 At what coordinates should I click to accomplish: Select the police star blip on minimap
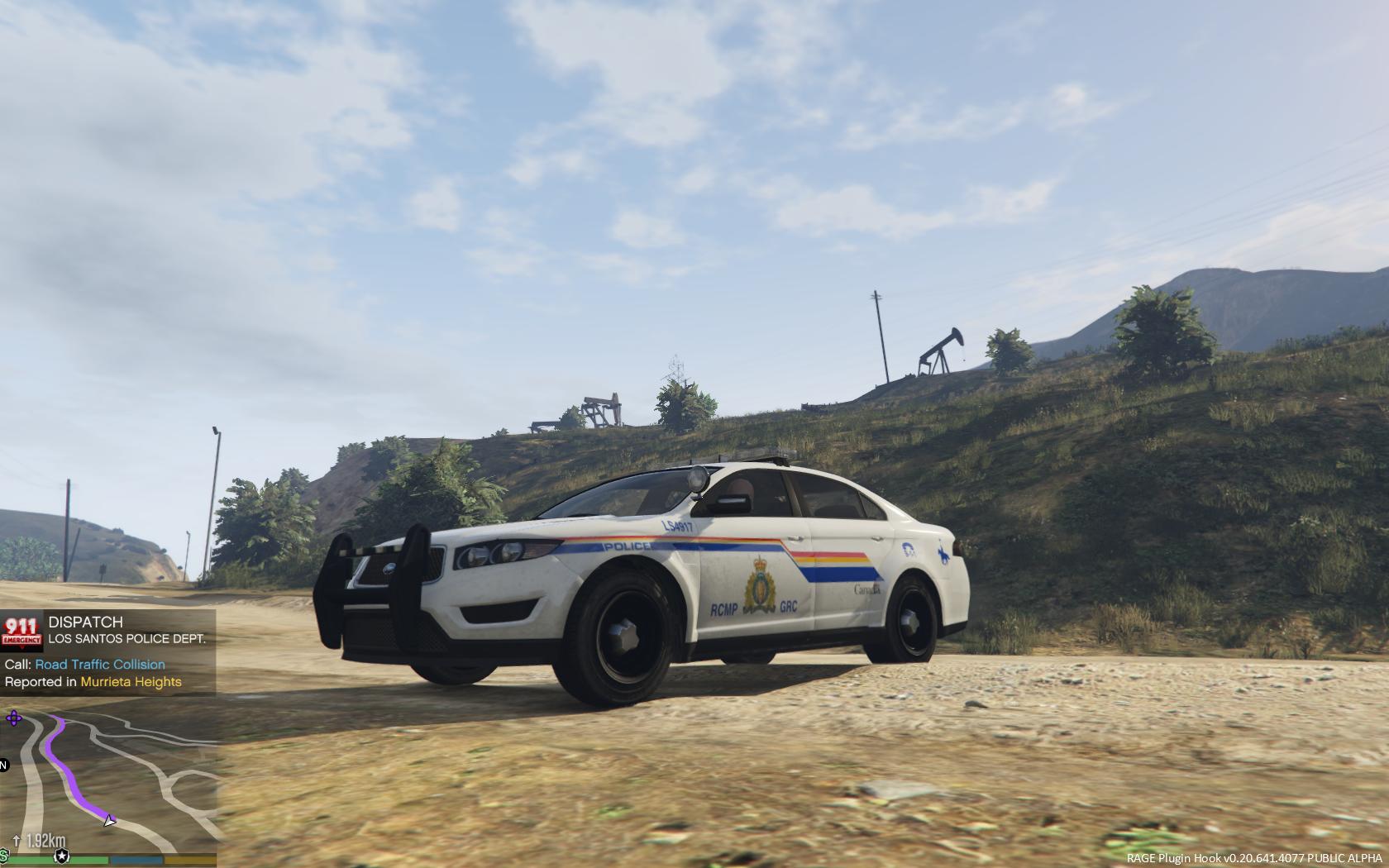pos(60,855)
